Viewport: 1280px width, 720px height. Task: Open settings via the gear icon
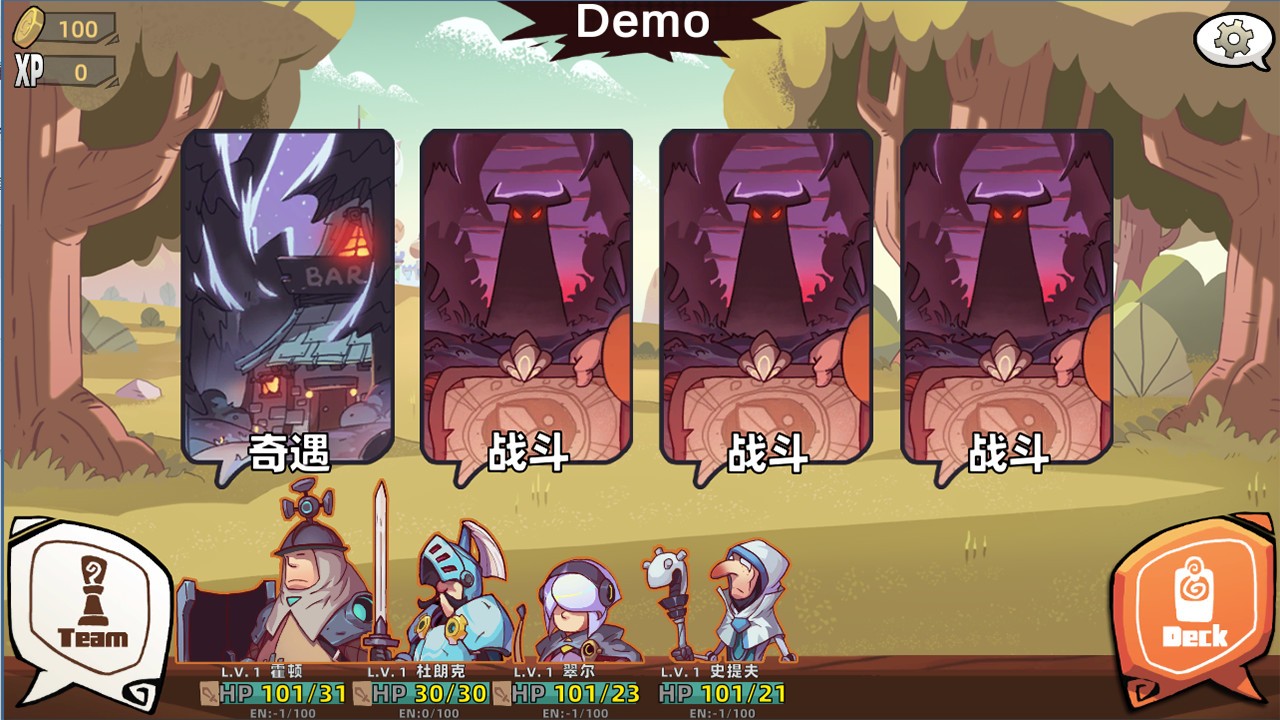[1232, 40]
